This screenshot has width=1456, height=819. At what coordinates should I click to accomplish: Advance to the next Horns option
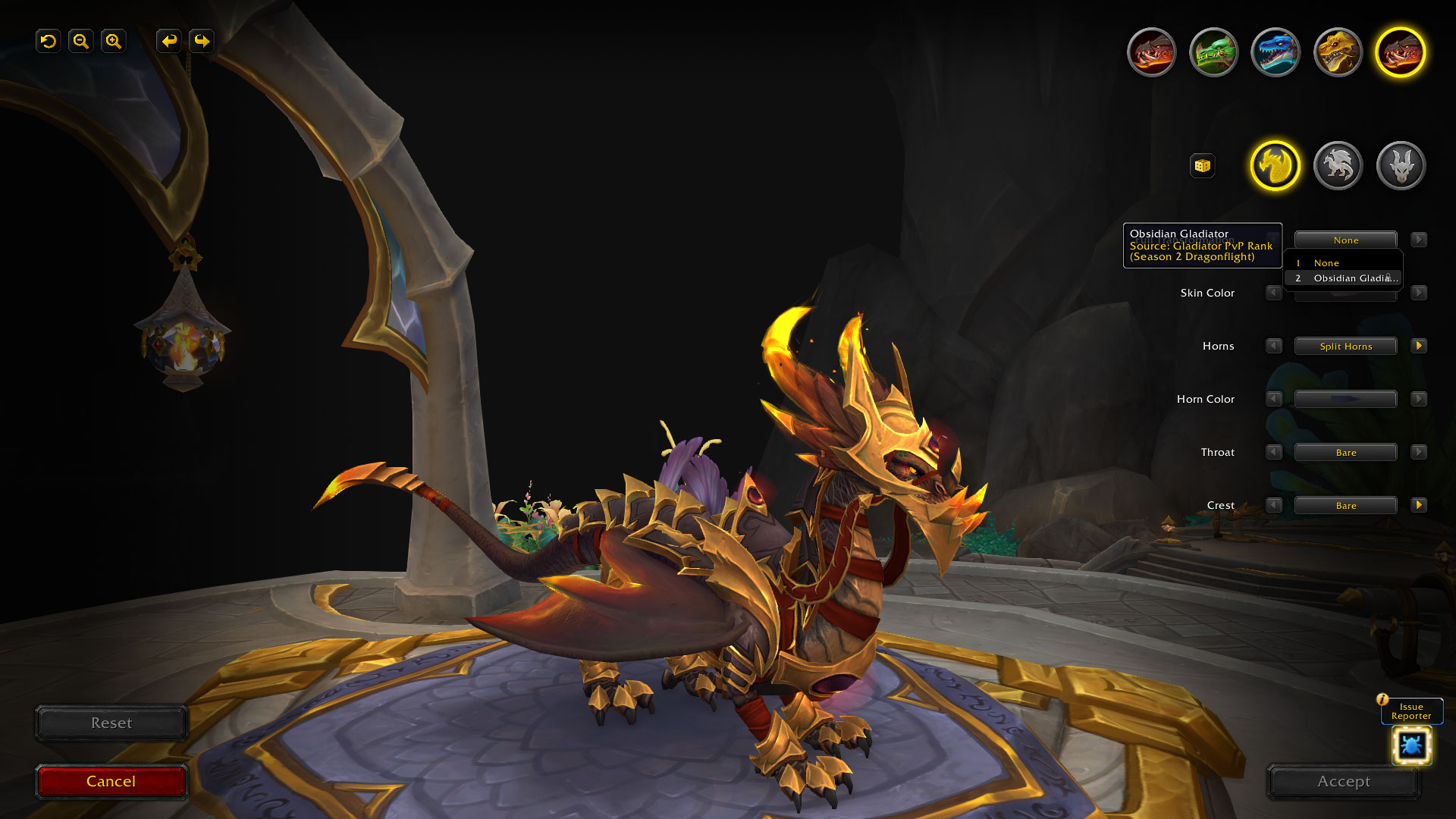pos(1418,346)
